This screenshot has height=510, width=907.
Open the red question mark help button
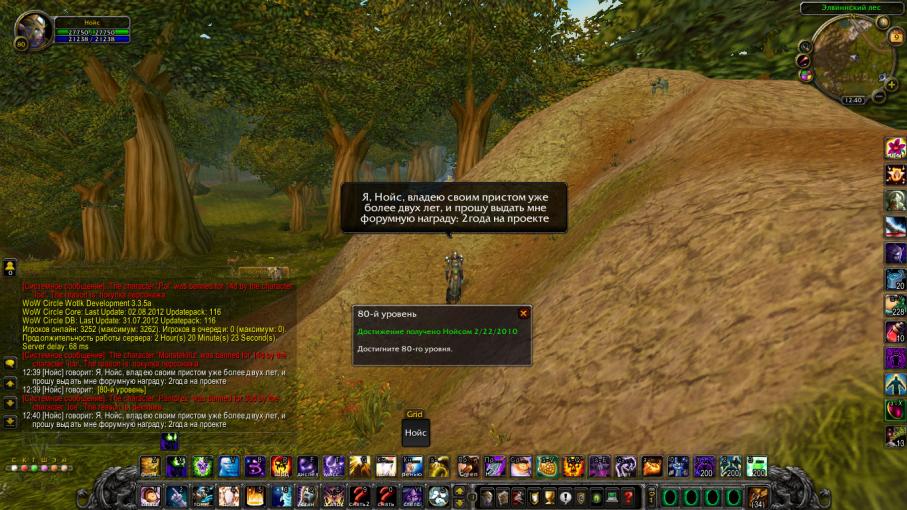(x=628, y=497)
